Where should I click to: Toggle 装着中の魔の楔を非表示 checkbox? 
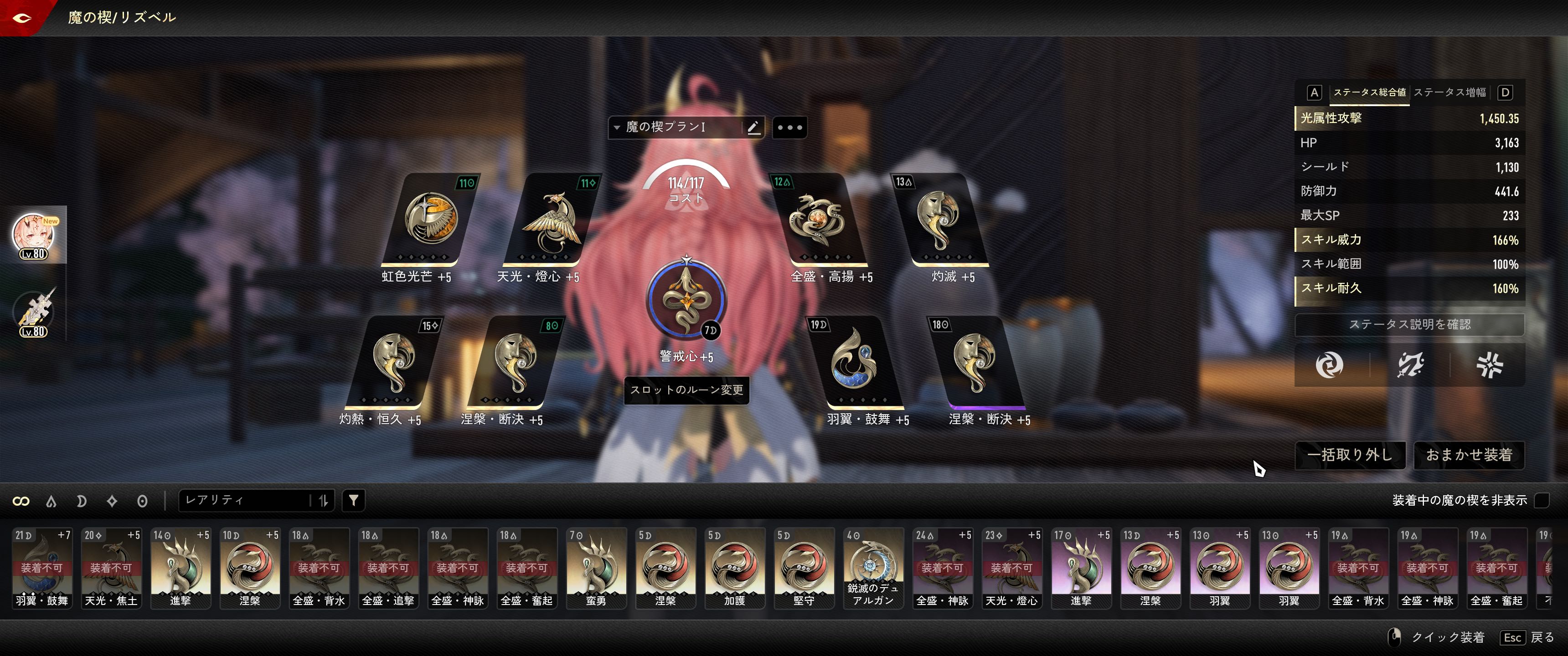(x=1541, y=500)
